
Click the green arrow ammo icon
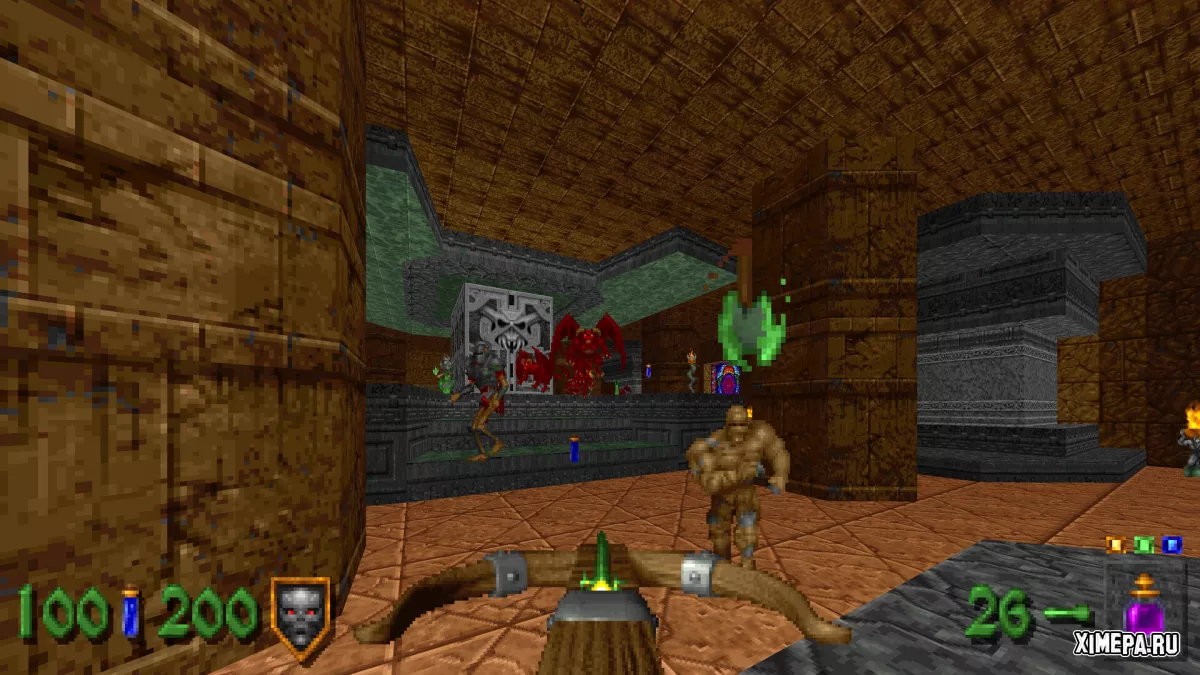pos(1064,613)
